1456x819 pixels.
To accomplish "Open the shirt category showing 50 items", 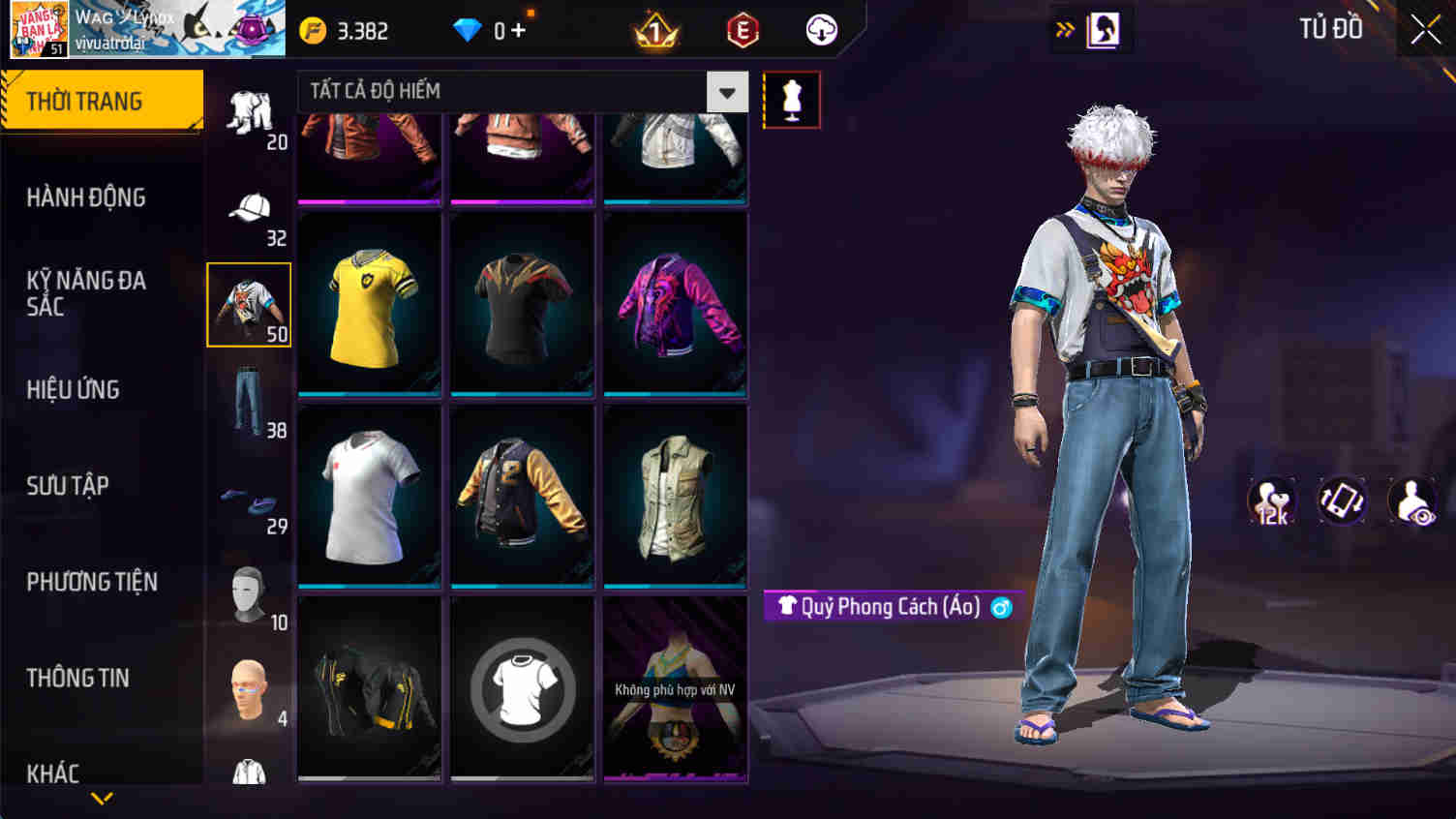I will tap(248, 303).
